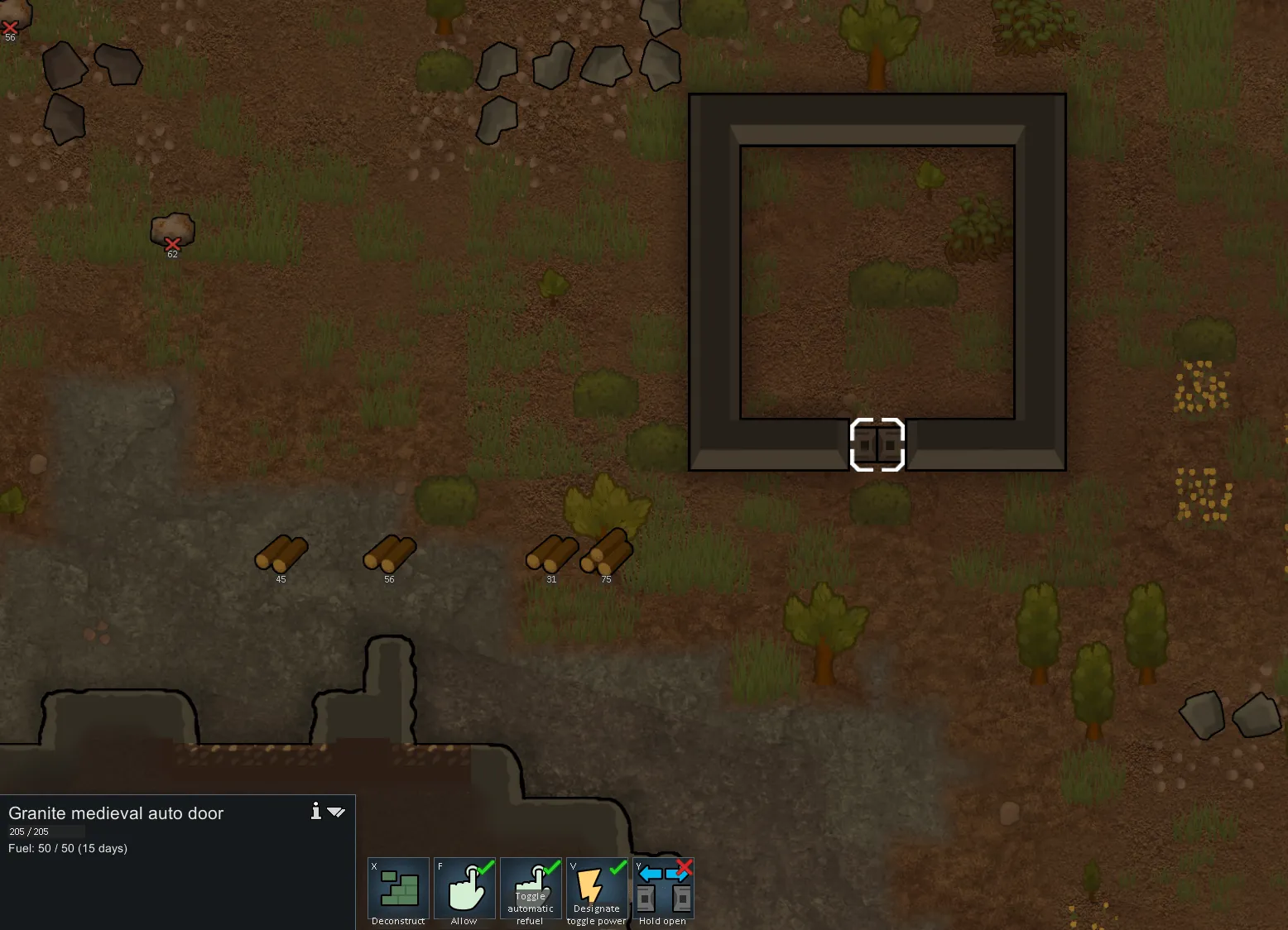
Task: Click the down-arrow icon in the inspect pane
Action: tap(336, 812)
